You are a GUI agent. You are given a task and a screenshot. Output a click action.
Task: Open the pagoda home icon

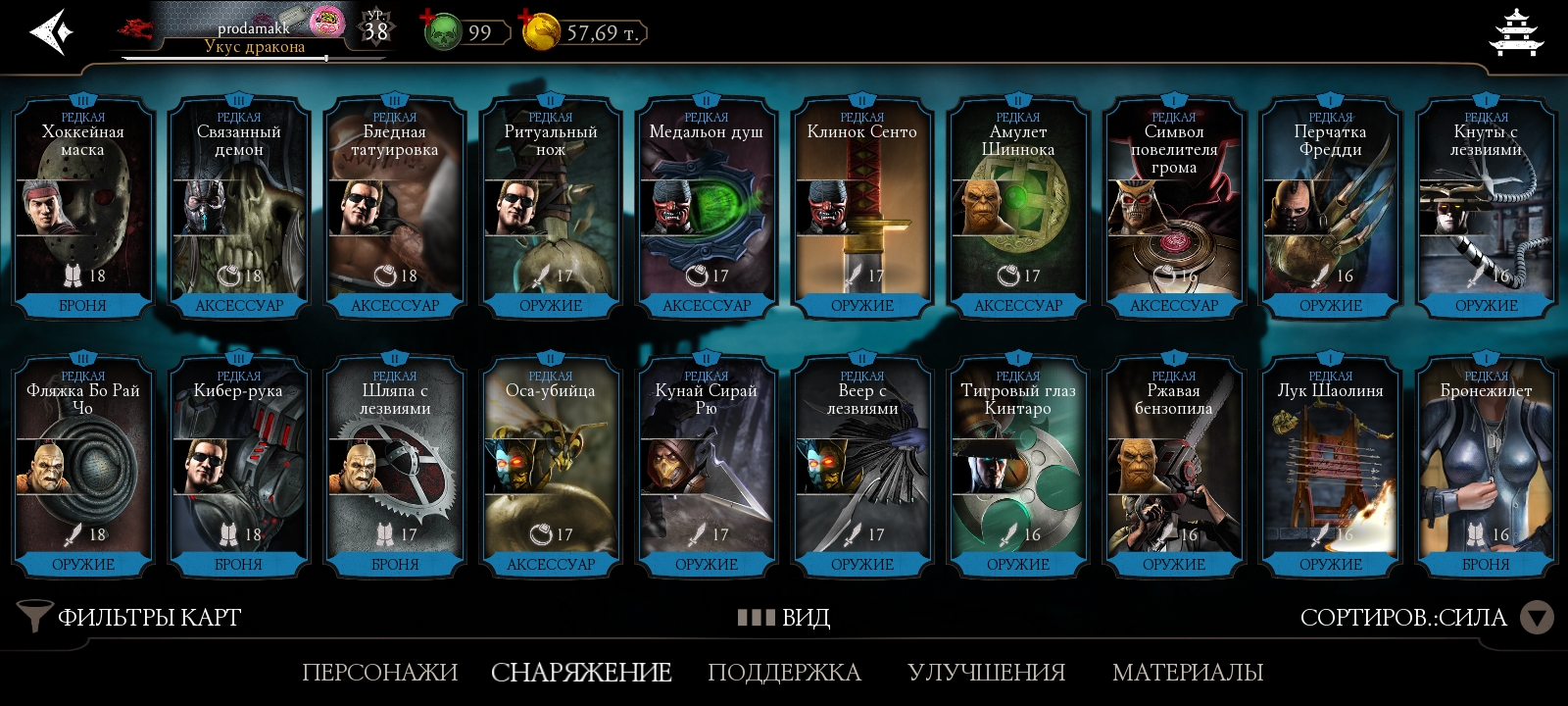[x=1515, y=32]
